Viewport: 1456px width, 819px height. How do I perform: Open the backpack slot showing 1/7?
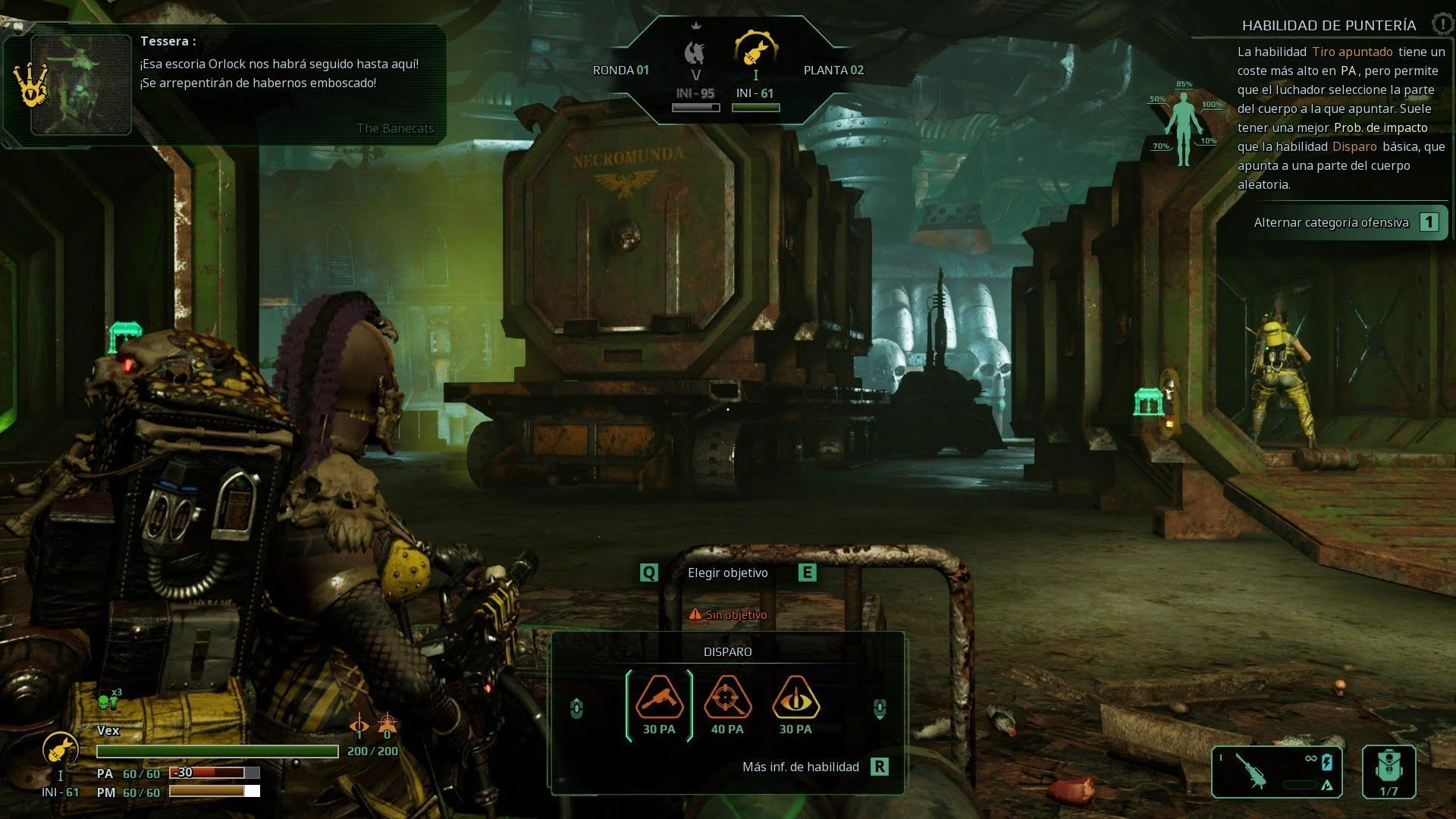click(1389, 772)
